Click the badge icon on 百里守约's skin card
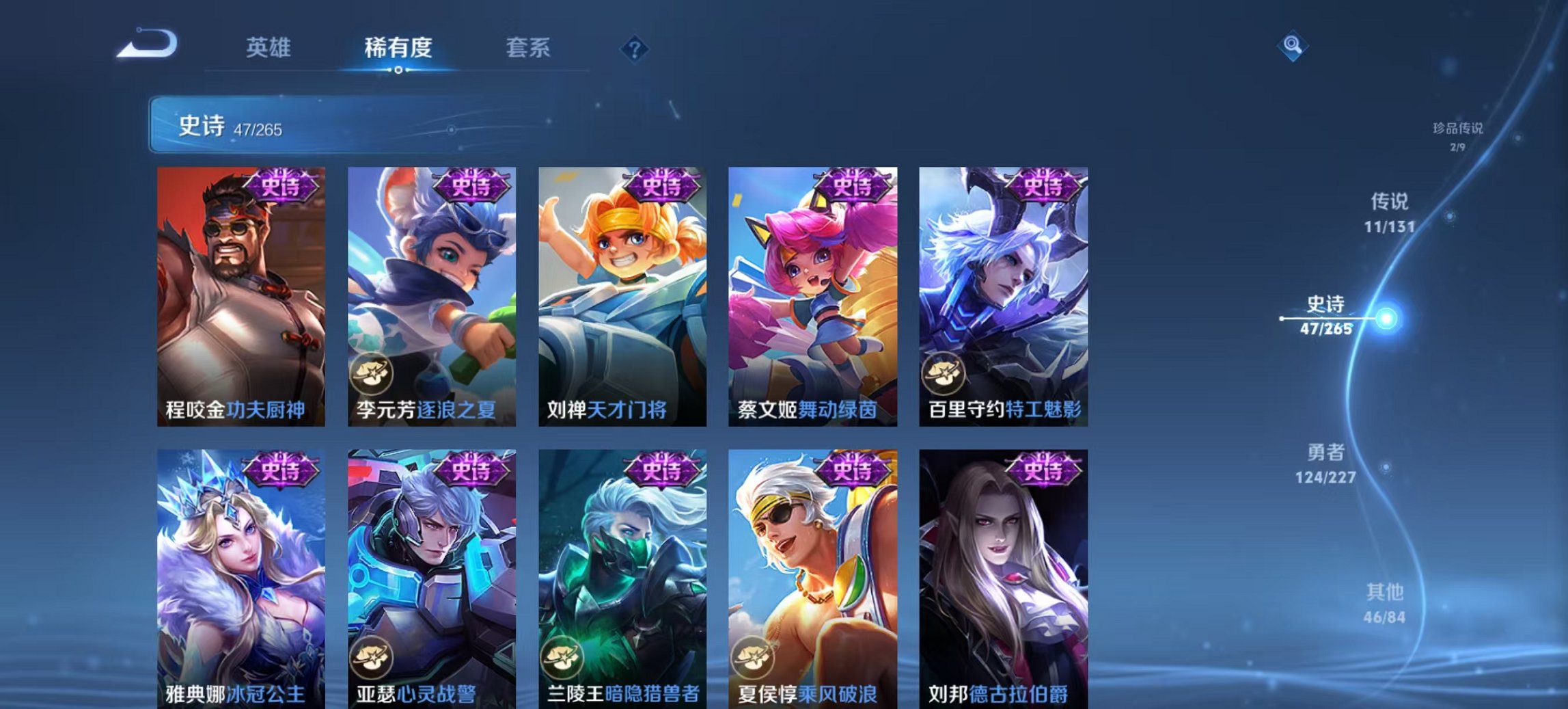 pyautogui.click(x=944, y=373)
